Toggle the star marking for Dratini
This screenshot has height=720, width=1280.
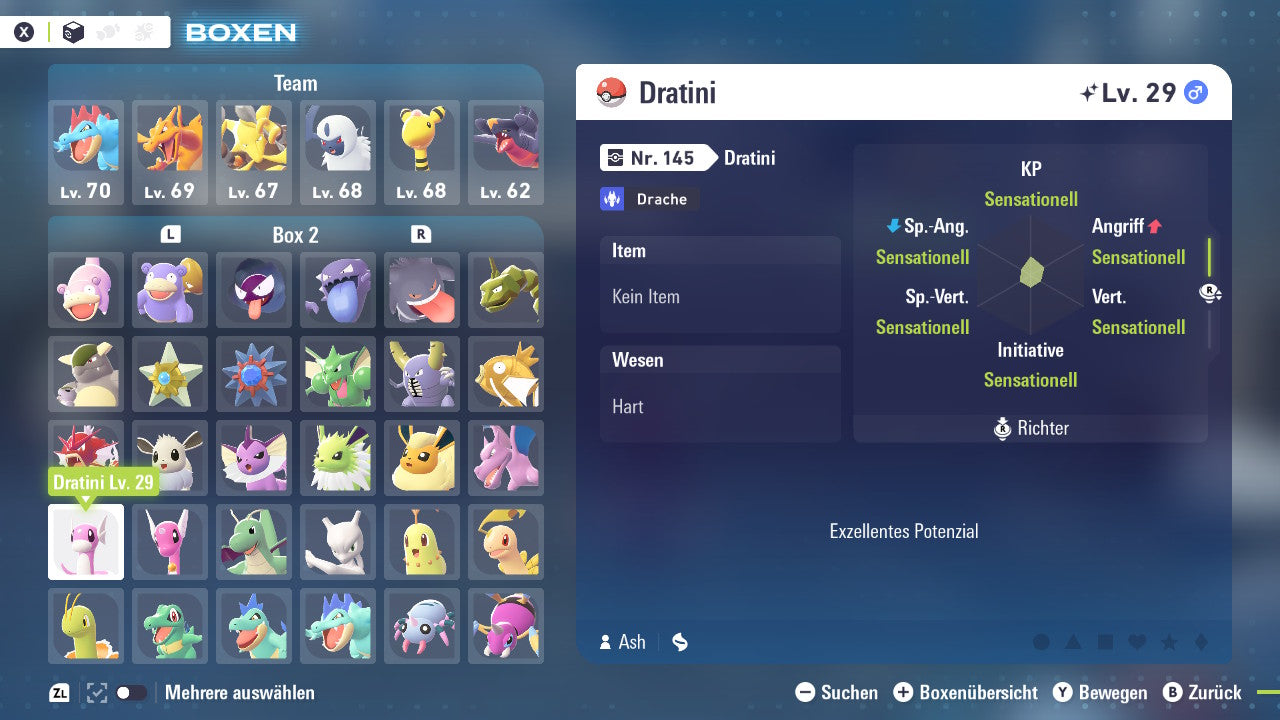click(1169, 643)
